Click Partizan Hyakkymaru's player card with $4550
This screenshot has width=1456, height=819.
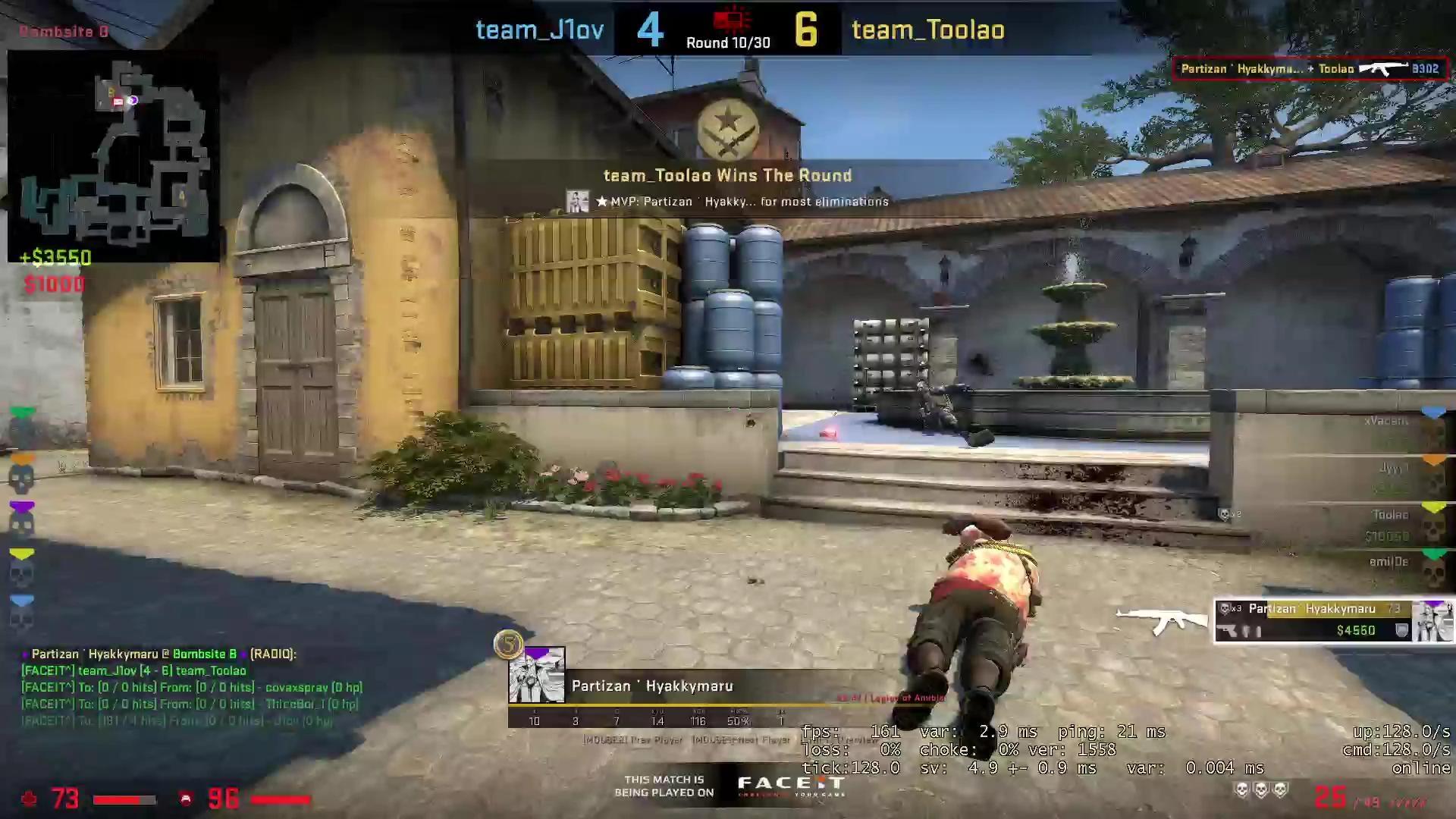(x=1333, y=620)
